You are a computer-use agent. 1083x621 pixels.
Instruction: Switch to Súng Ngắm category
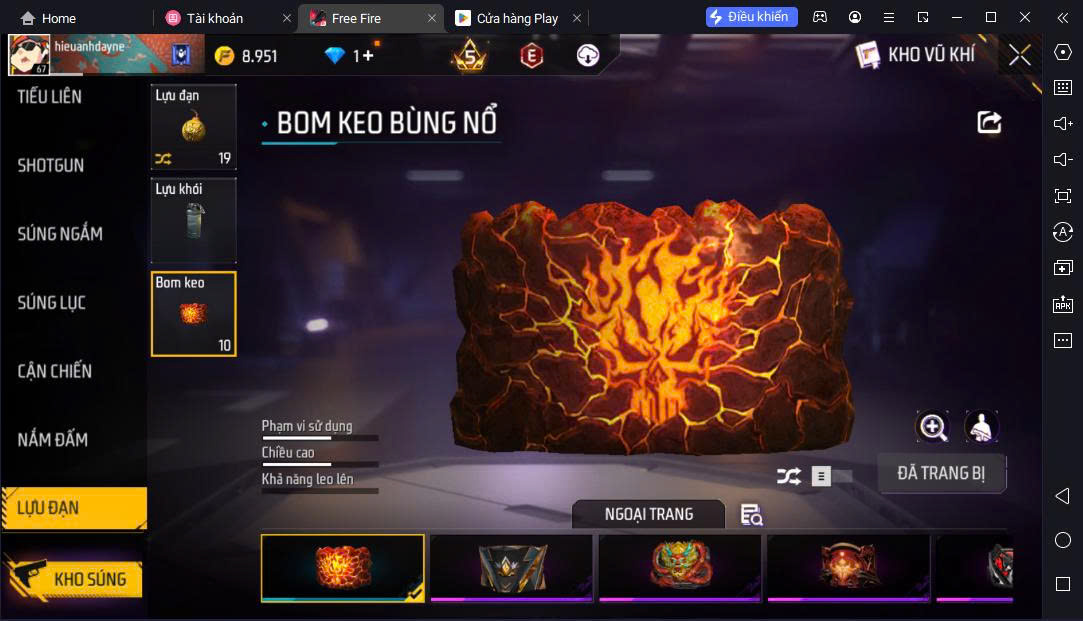point(60,234)
